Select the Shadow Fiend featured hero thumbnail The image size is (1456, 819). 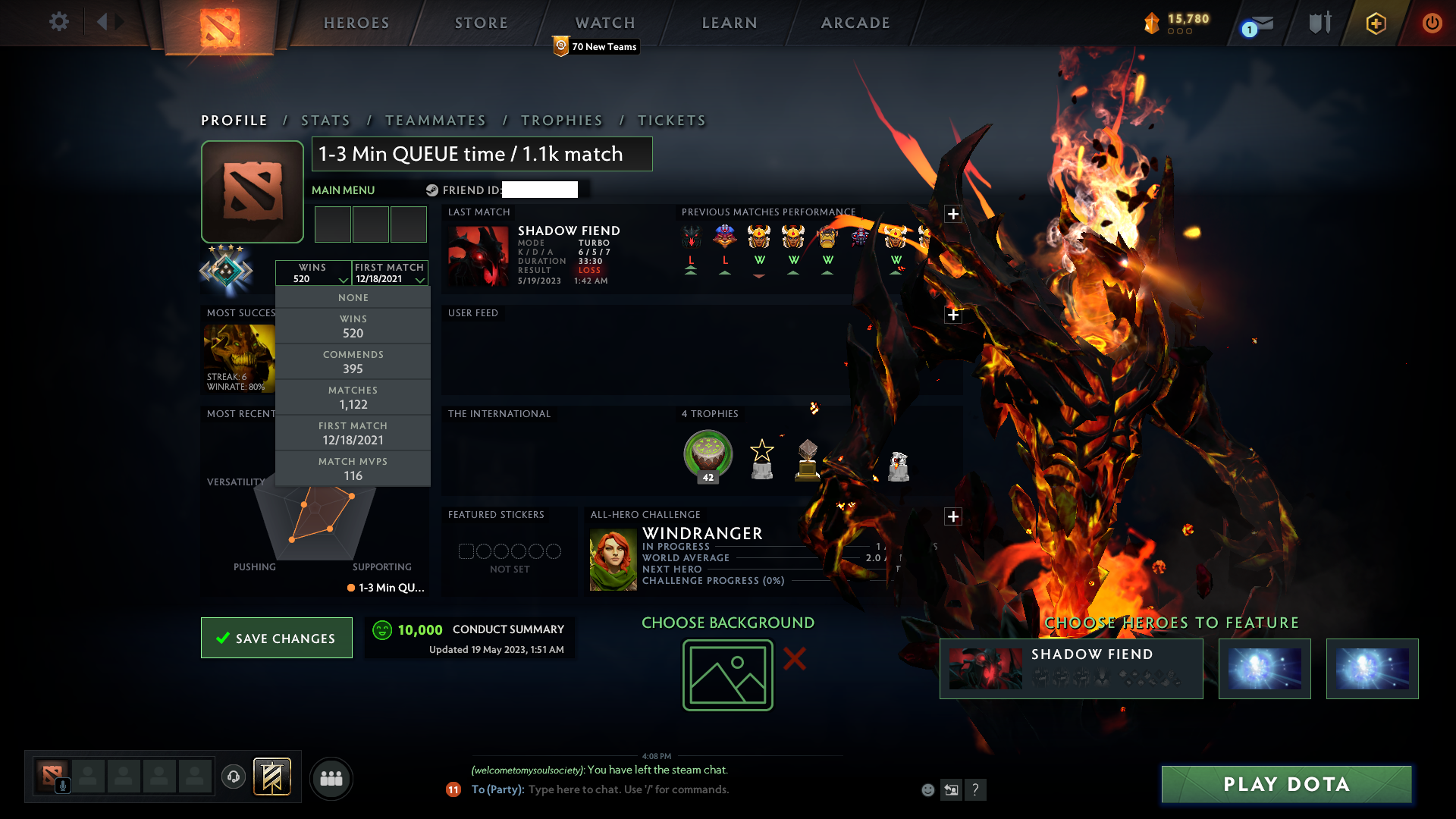(984, 668)
